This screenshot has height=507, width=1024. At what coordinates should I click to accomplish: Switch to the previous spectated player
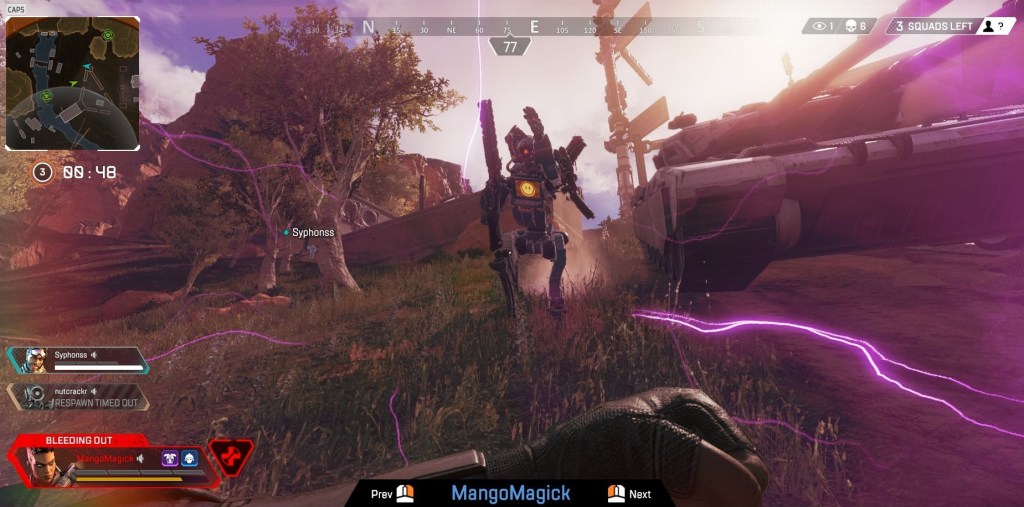392,494
